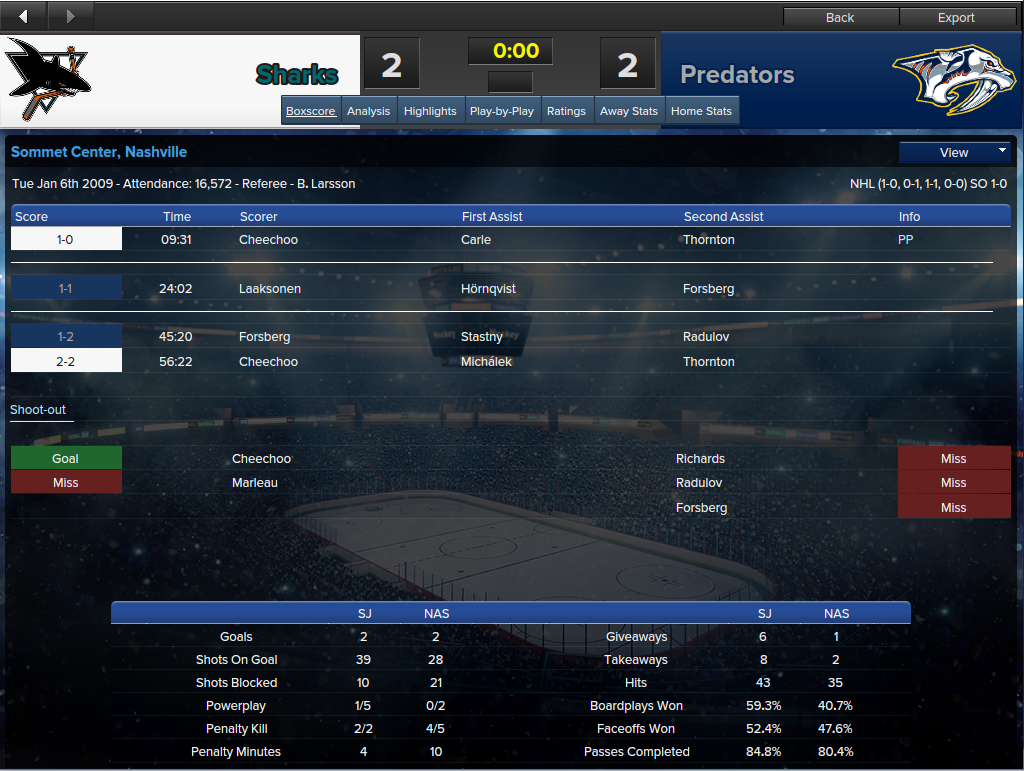This screenshot has height=771, width=1024.
Task: Click the Predators team name
Action: coord(737,75)
